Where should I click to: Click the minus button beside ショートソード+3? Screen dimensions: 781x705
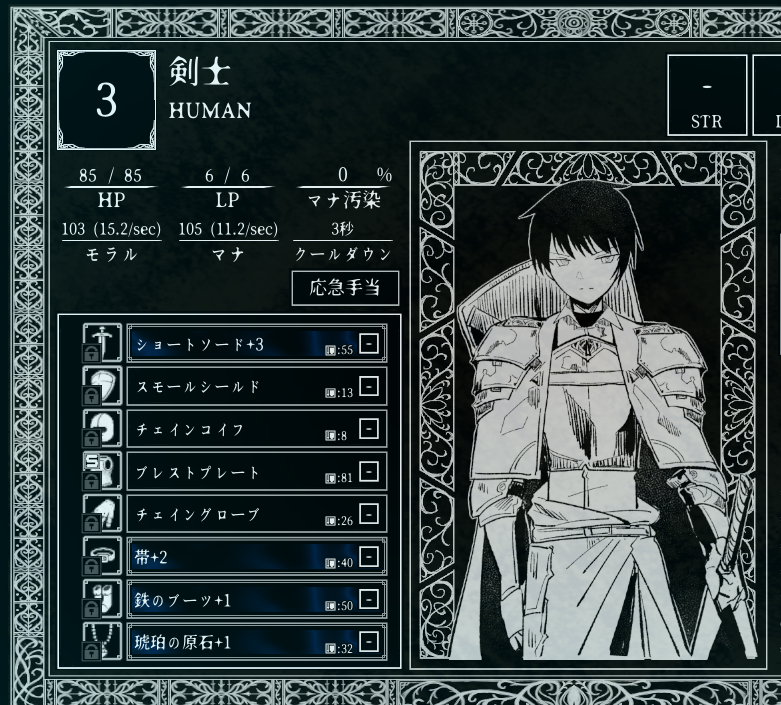tap(369, 344)
